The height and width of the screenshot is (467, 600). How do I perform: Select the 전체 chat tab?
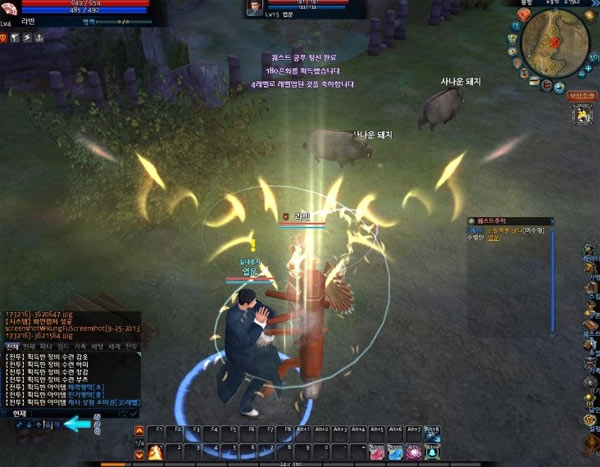[14, 345]
